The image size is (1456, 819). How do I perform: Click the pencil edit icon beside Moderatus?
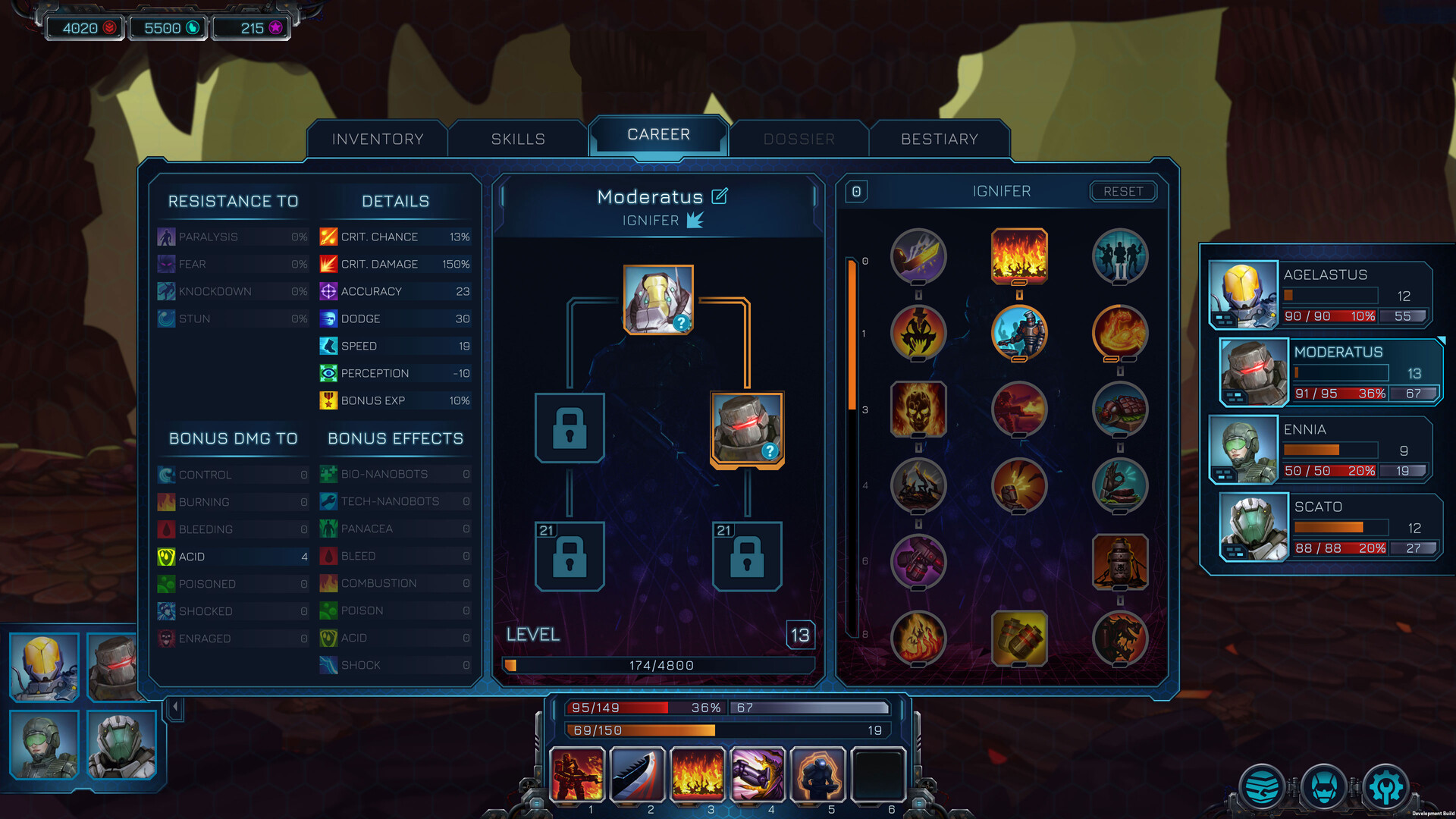pos(719,196)
